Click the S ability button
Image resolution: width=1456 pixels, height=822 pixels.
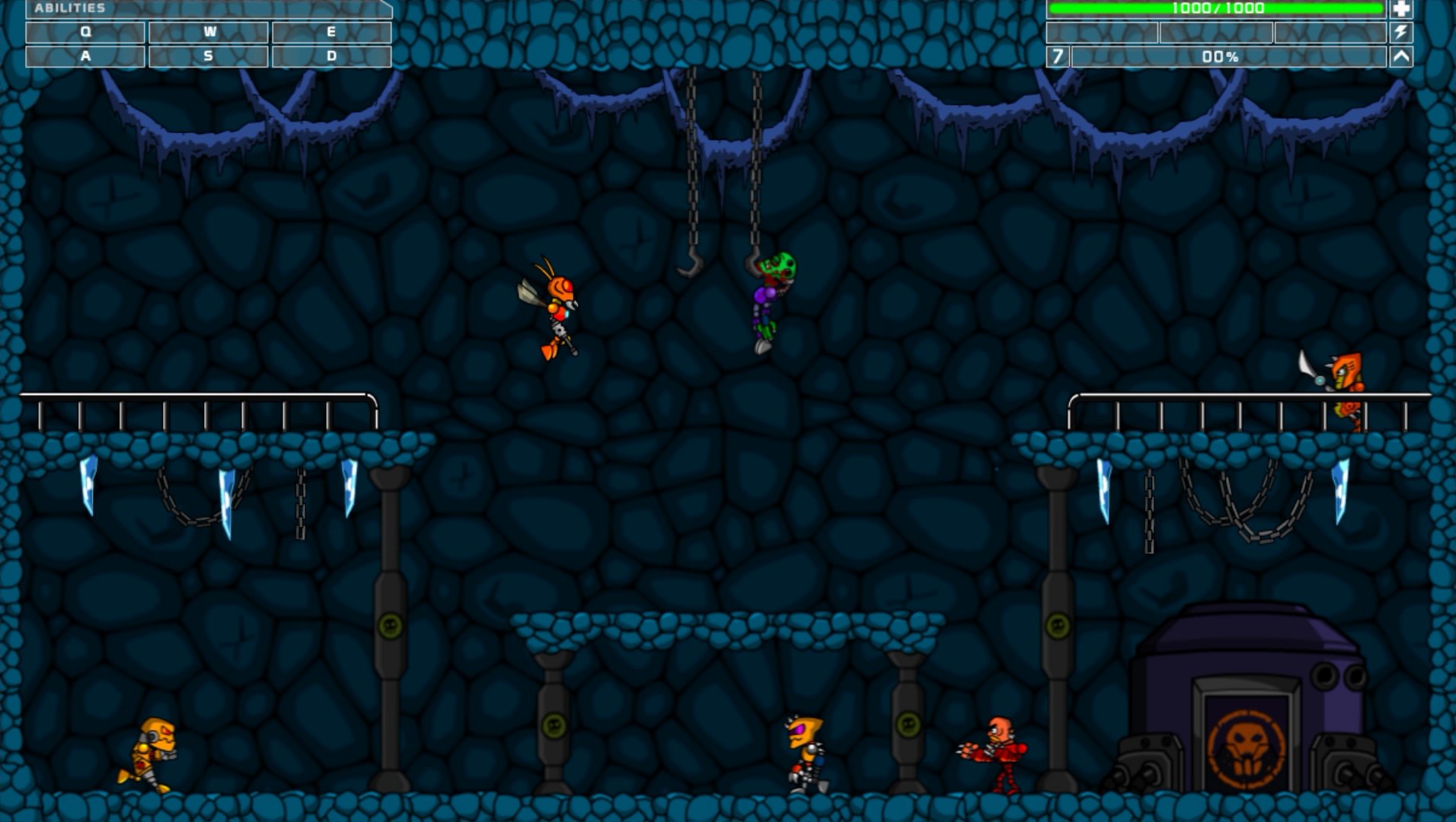pos(209,55)
